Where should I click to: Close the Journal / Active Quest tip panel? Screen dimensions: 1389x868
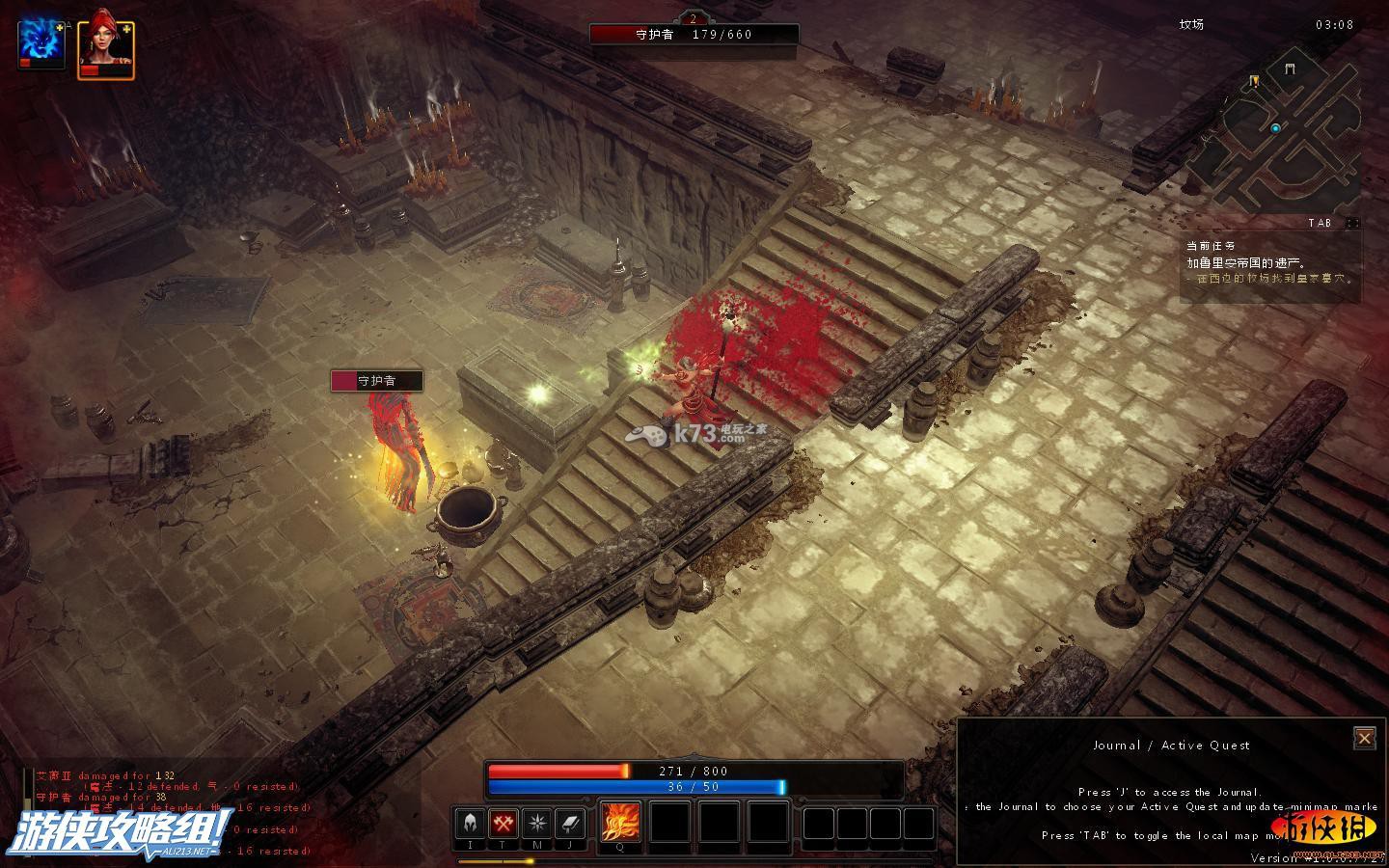coord(1364,739)
